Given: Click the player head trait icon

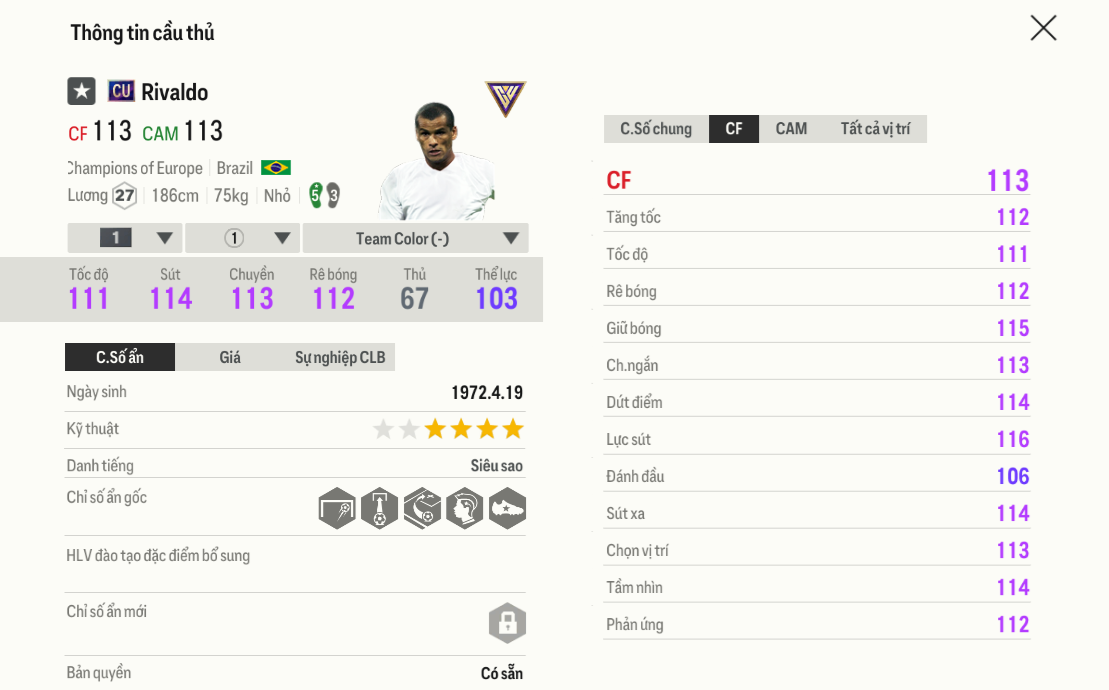Looking at the screenshot, I should (x=465, y=509).
